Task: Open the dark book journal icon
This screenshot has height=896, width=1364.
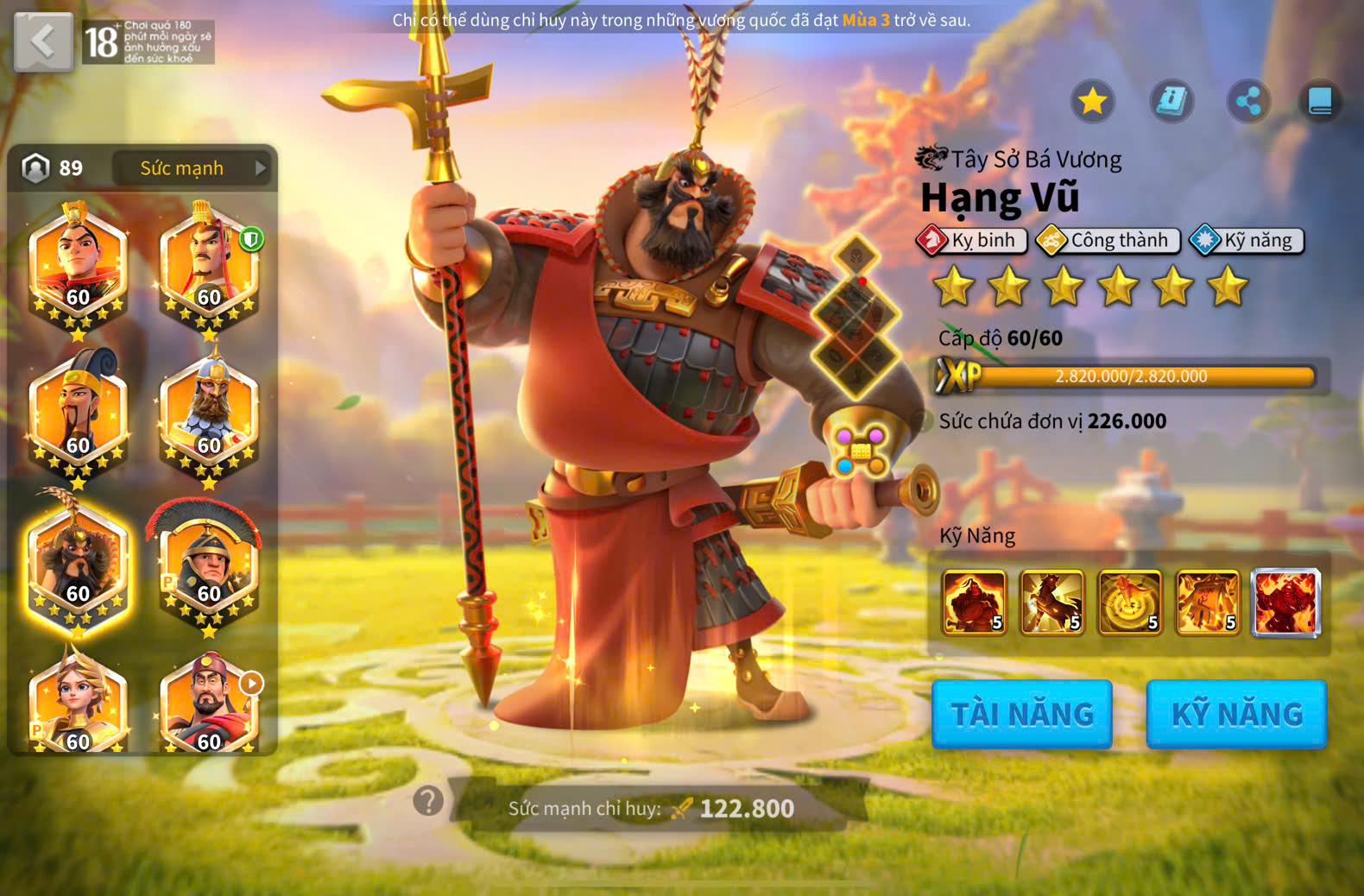Action: [1320, 102]
